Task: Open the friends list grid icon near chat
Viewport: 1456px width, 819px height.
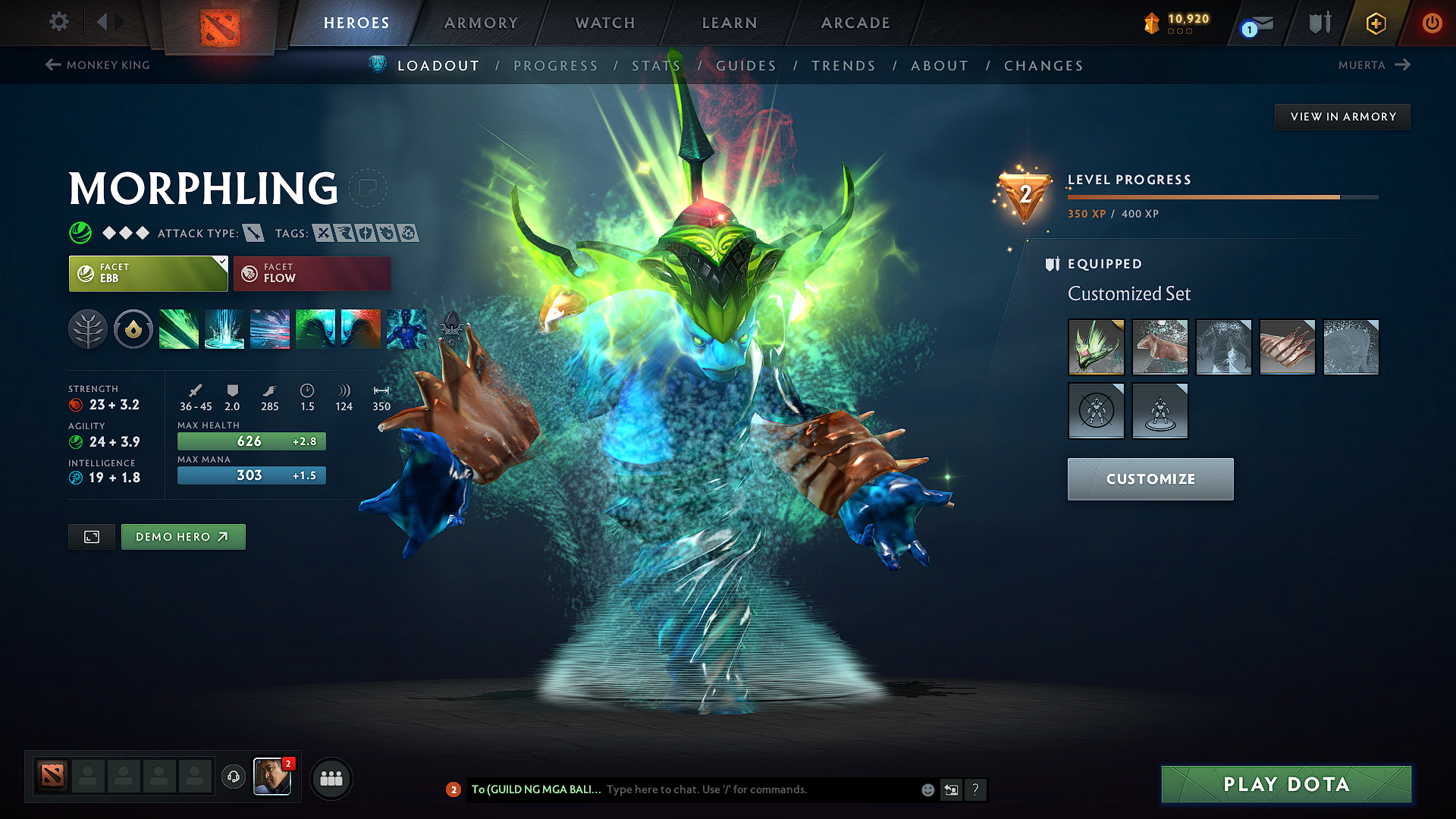Action: click(331, 778)
